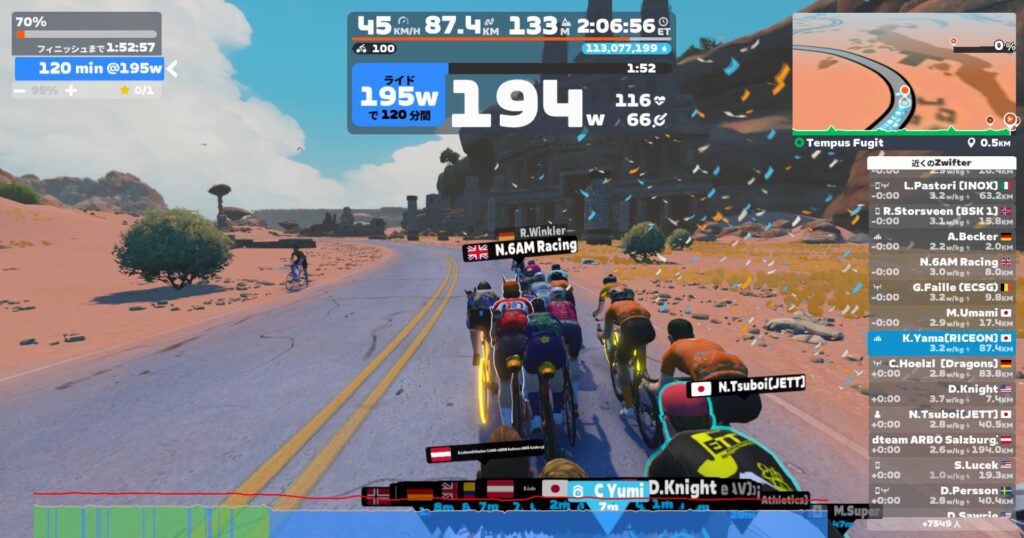
Task: Collapse the workout panel with the arrow
Action: click(x=172, y=68)
